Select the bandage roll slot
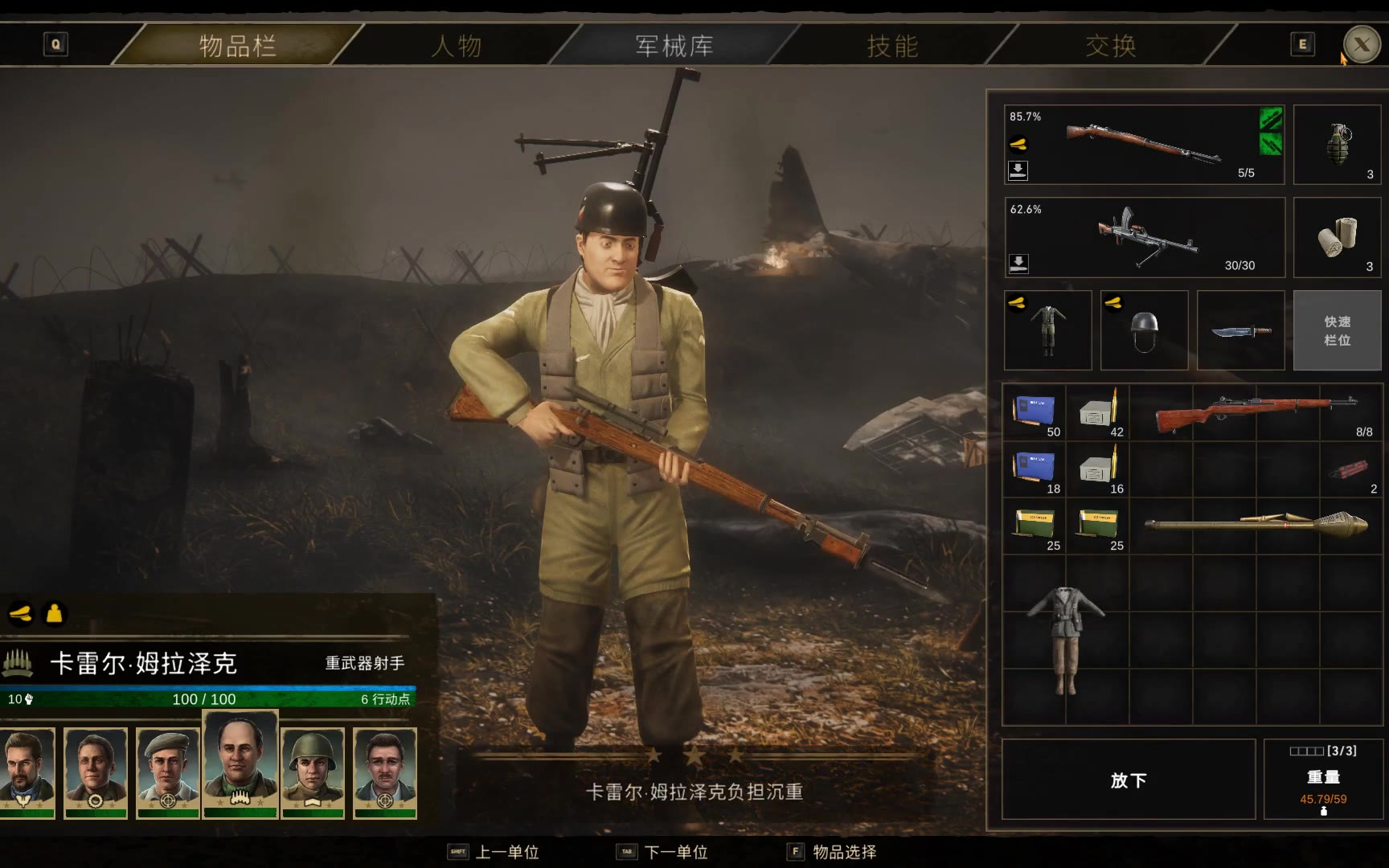1389x868 pixels. coord(1338,238)
